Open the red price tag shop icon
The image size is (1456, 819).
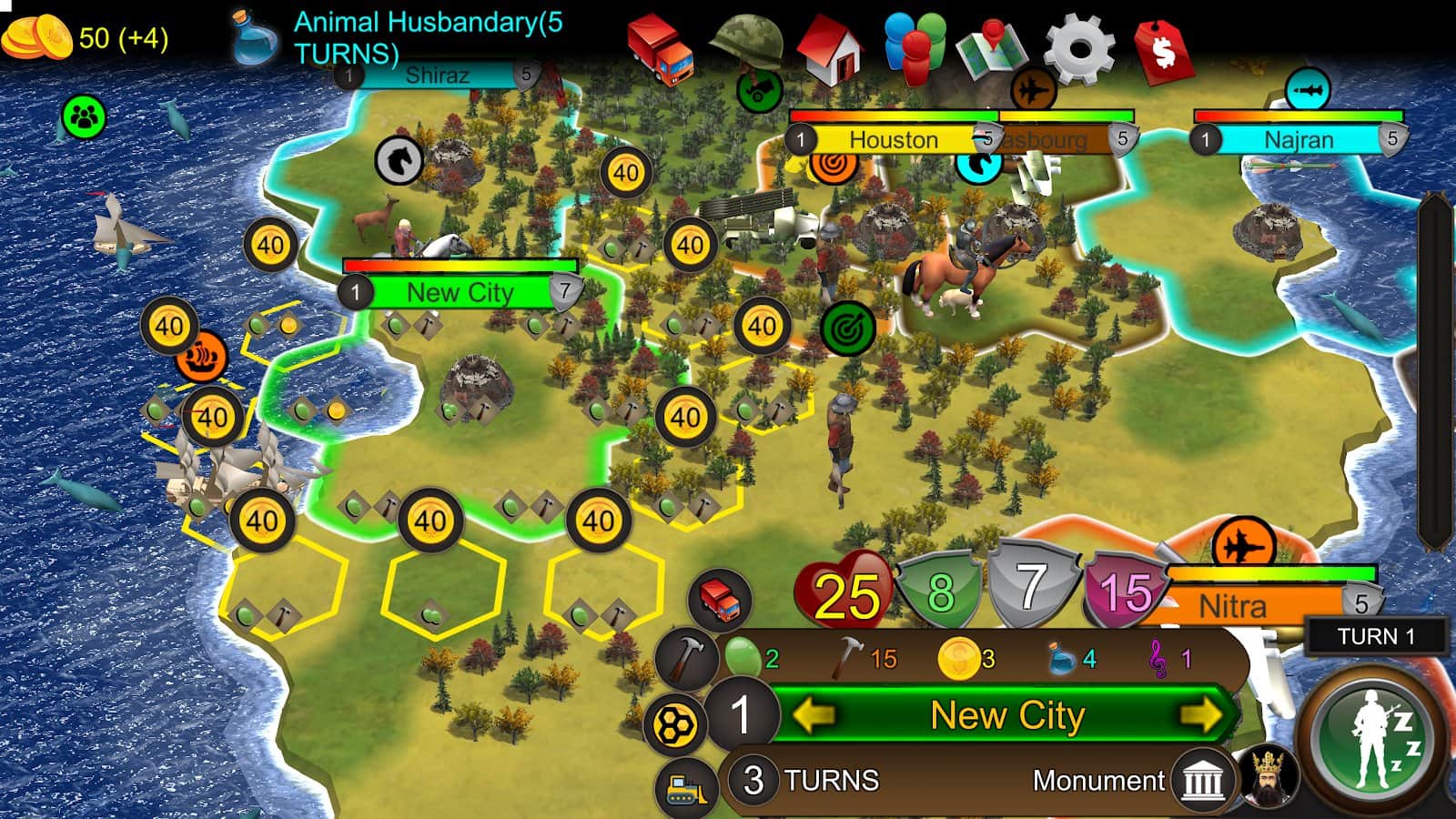point(1165,45)
